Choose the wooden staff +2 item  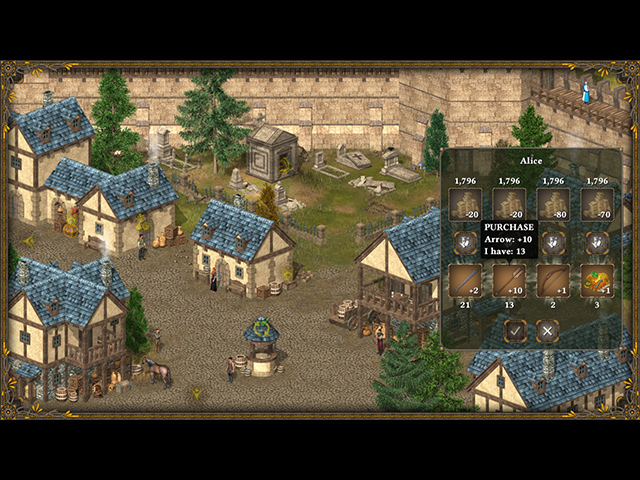coord(465,281)
